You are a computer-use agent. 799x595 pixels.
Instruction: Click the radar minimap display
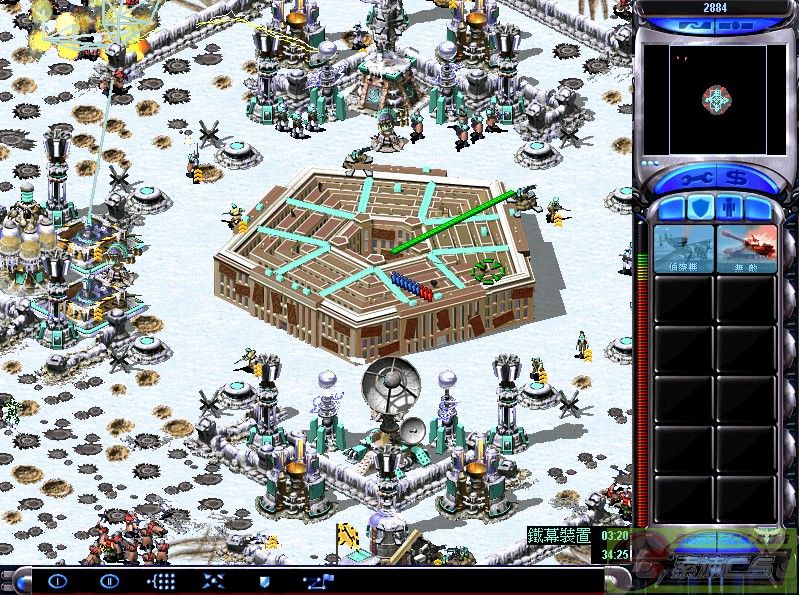(x=714, y=99)
